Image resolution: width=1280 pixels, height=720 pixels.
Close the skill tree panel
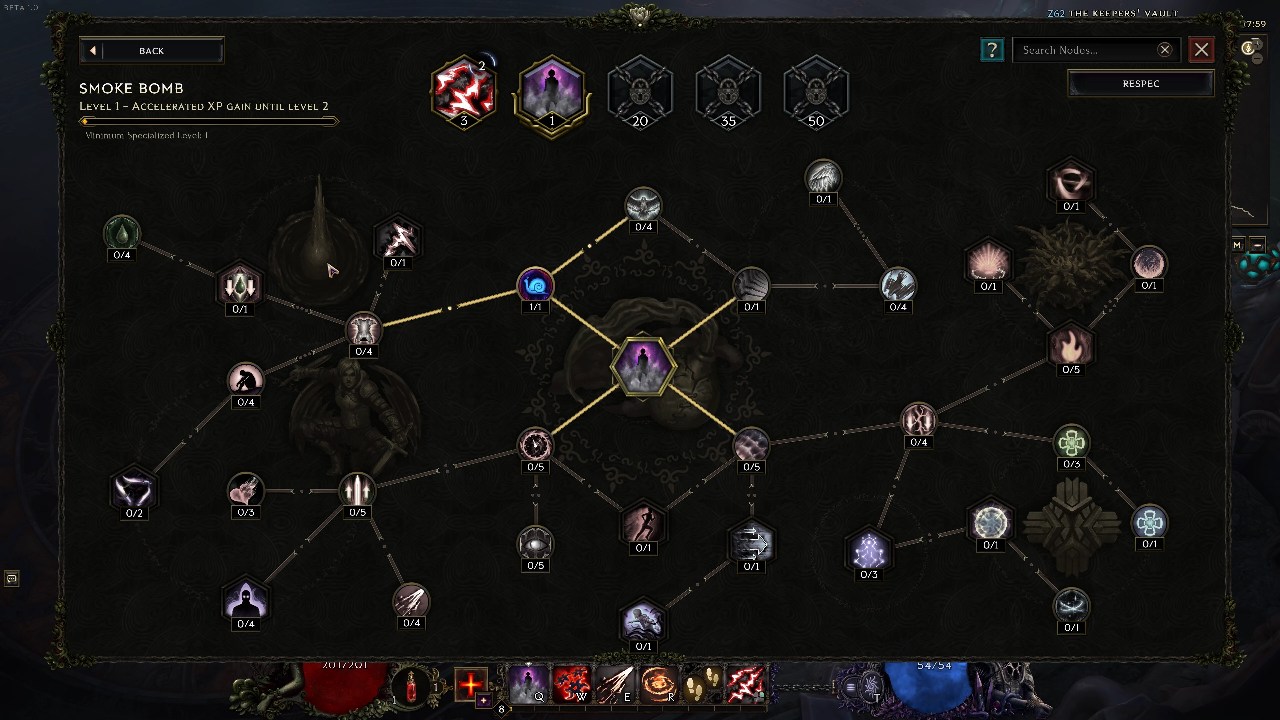(1201, 50)
